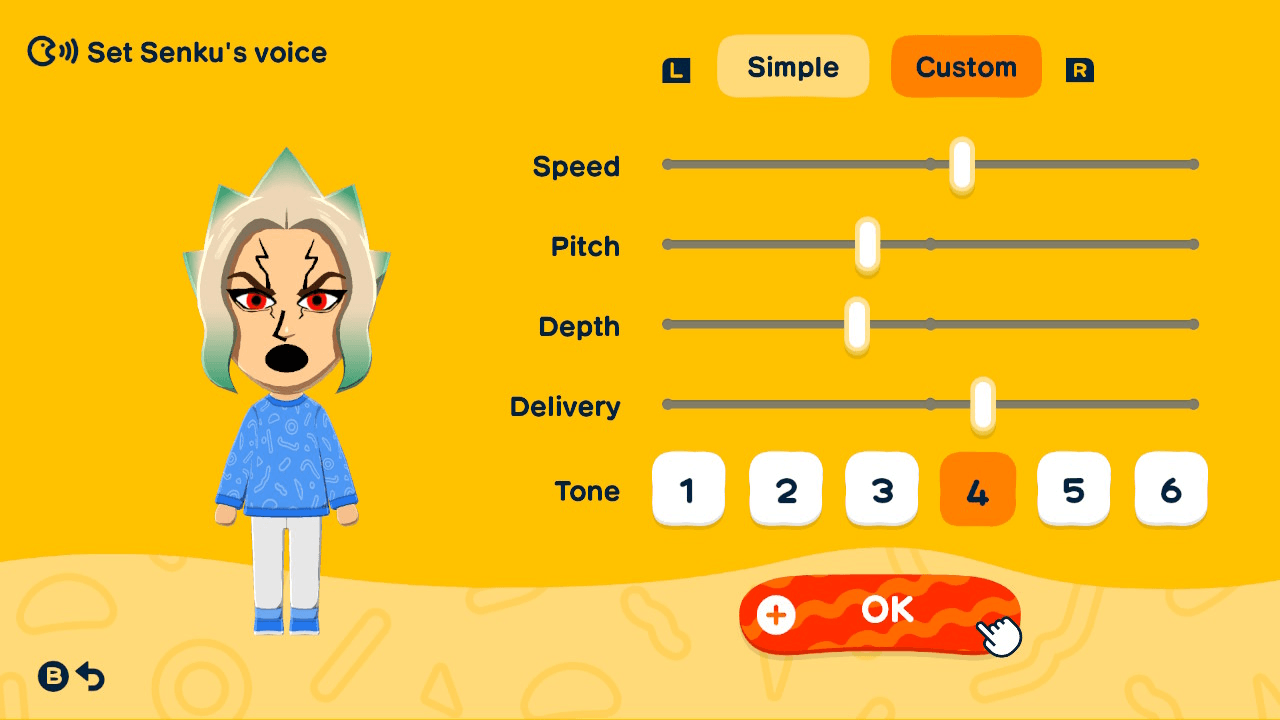Click the Depth slider handle
Screen dimensions: 1280x720
(856, 323)
